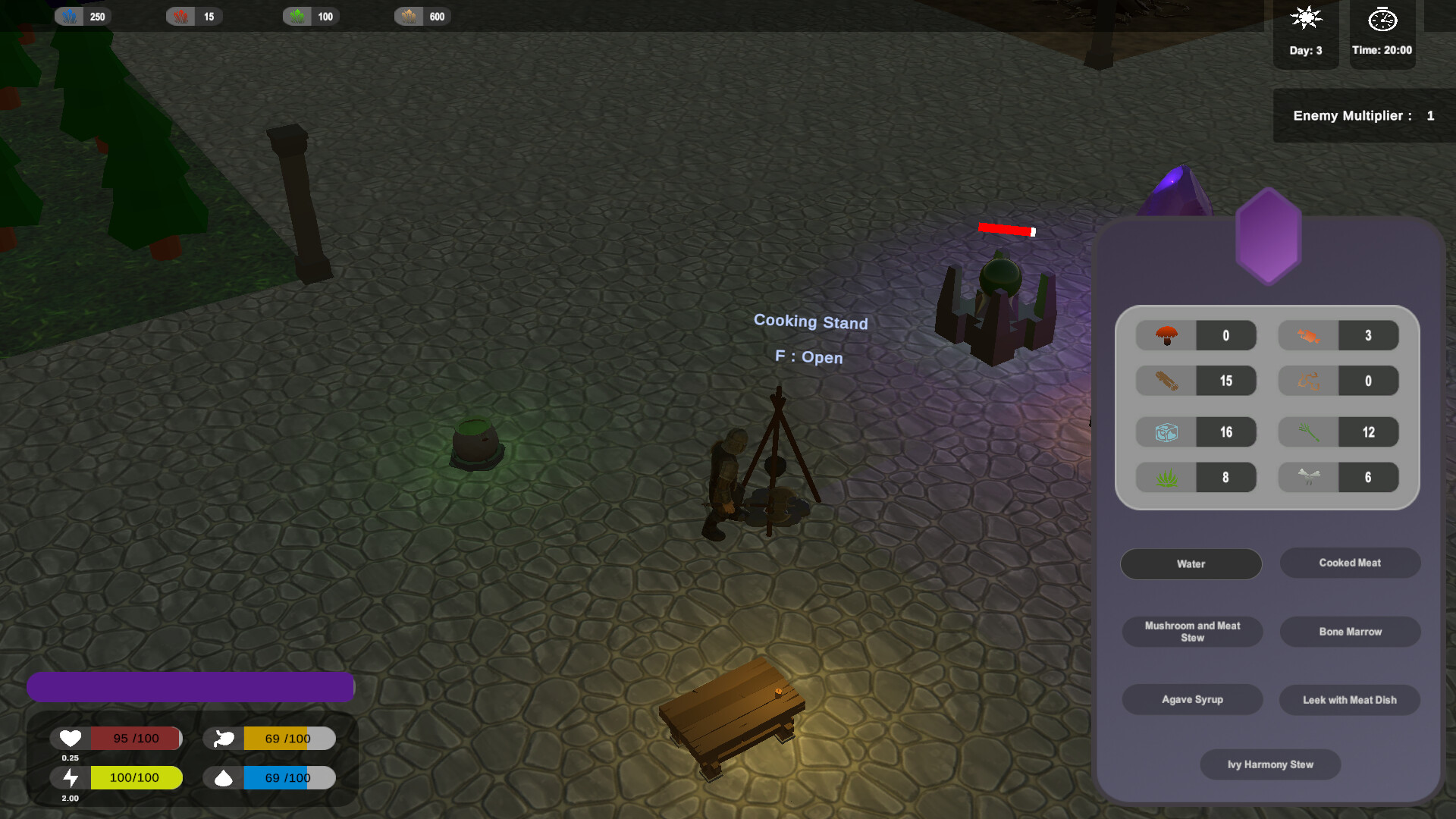Image resolution: width=1456 pixels, height=819 pixels.
Task: Select the cooked fish ingredient icon
Action: pos(1307,335)
